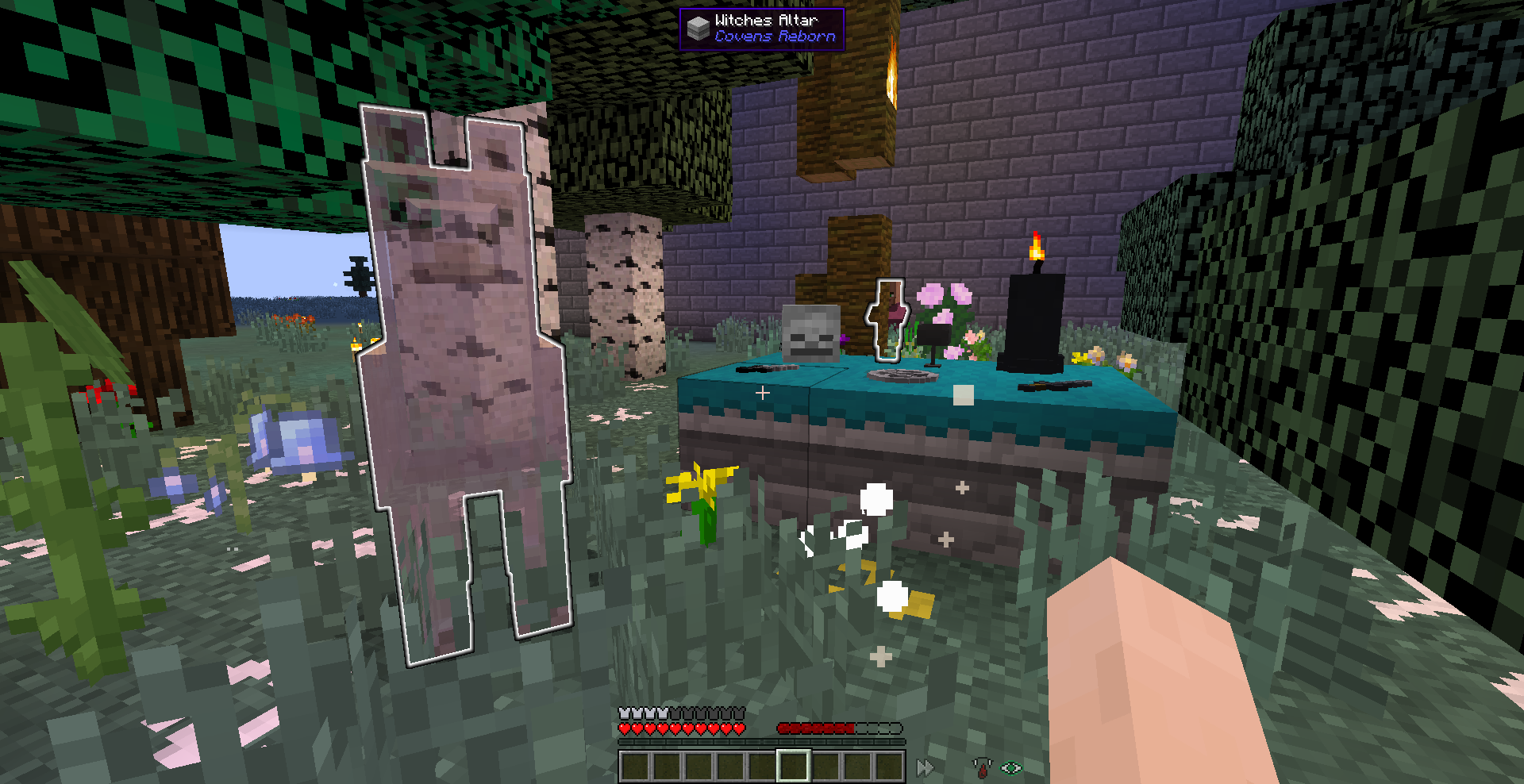Click the first armor chestplate indicator
The width and height of the screenshot is (1524, 784).
tap(623, 713)
